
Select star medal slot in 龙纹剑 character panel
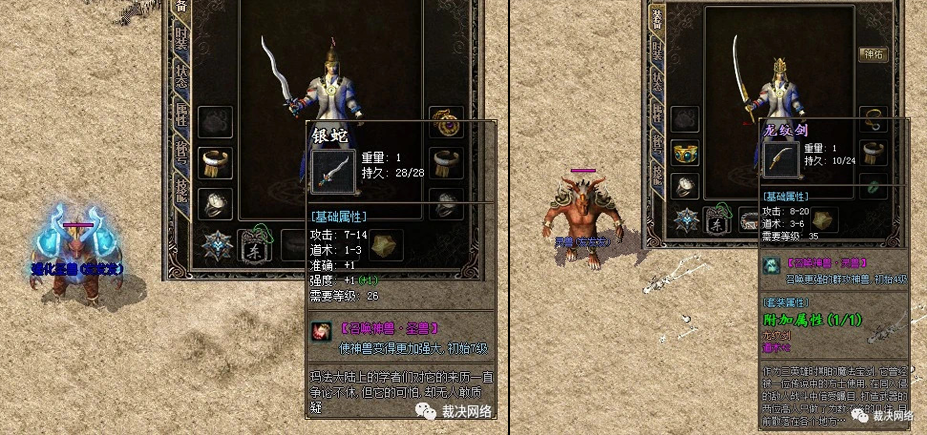(686, 221)
